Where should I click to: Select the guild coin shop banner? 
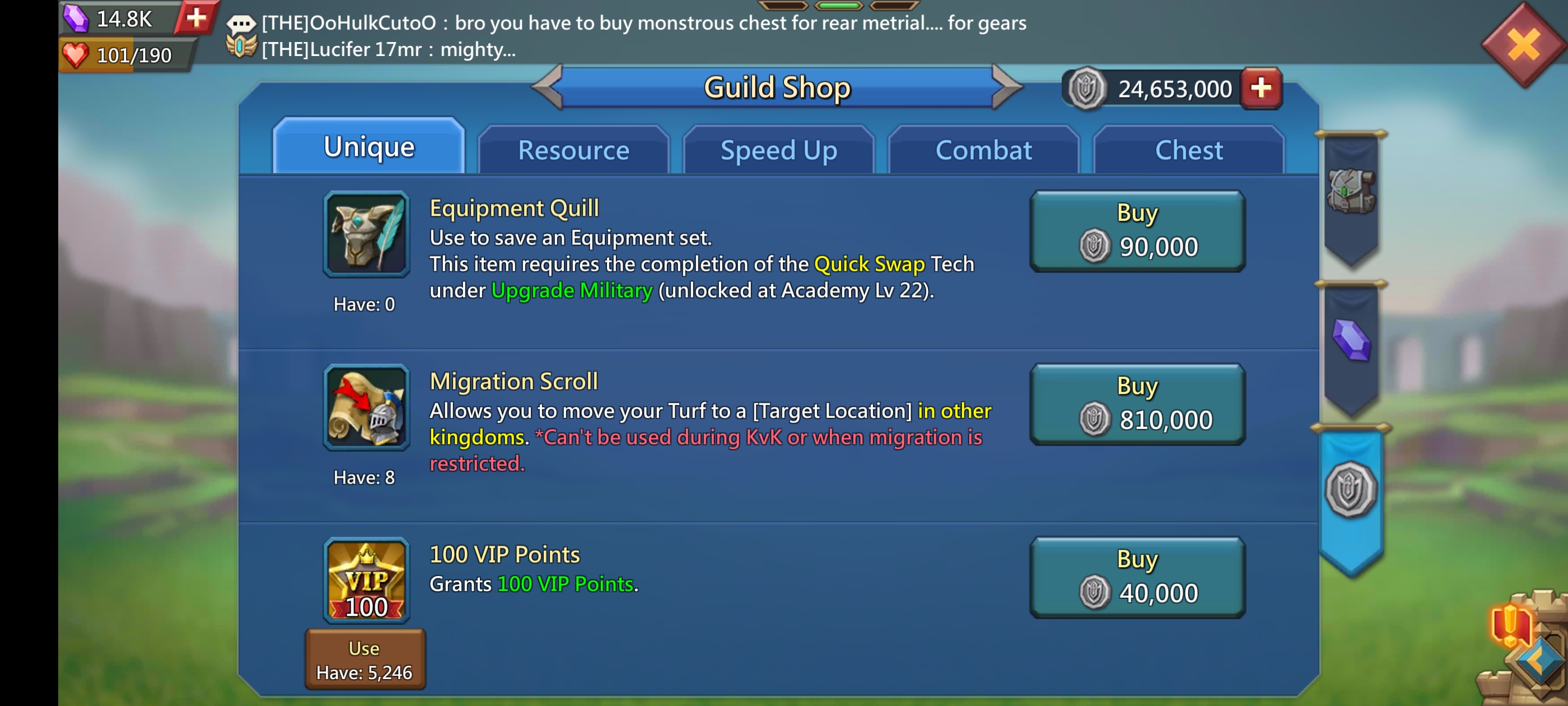pyautogui.click(x=1351, y=490)
